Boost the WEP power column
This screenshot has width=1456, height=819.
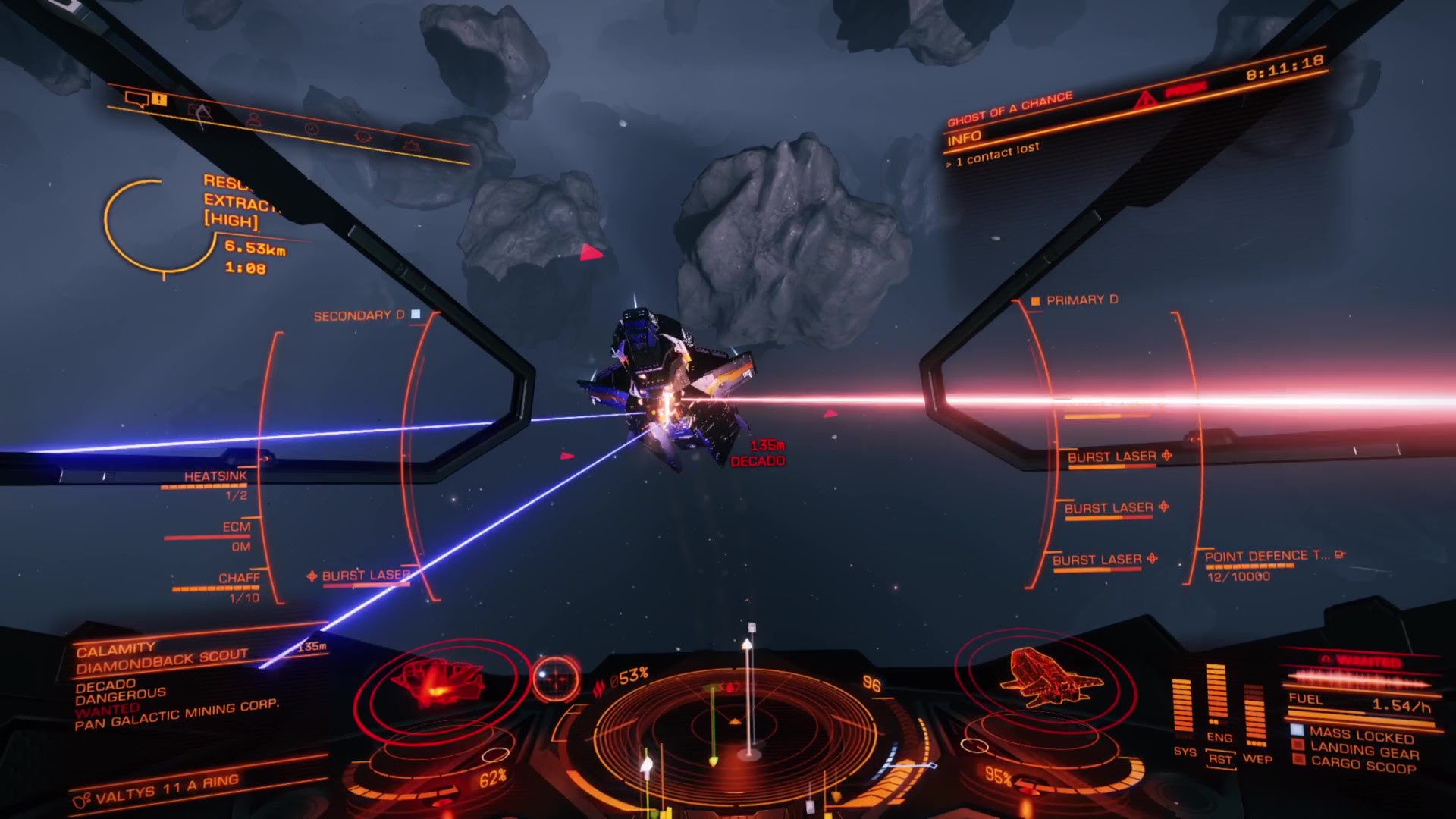[1256, 713]
